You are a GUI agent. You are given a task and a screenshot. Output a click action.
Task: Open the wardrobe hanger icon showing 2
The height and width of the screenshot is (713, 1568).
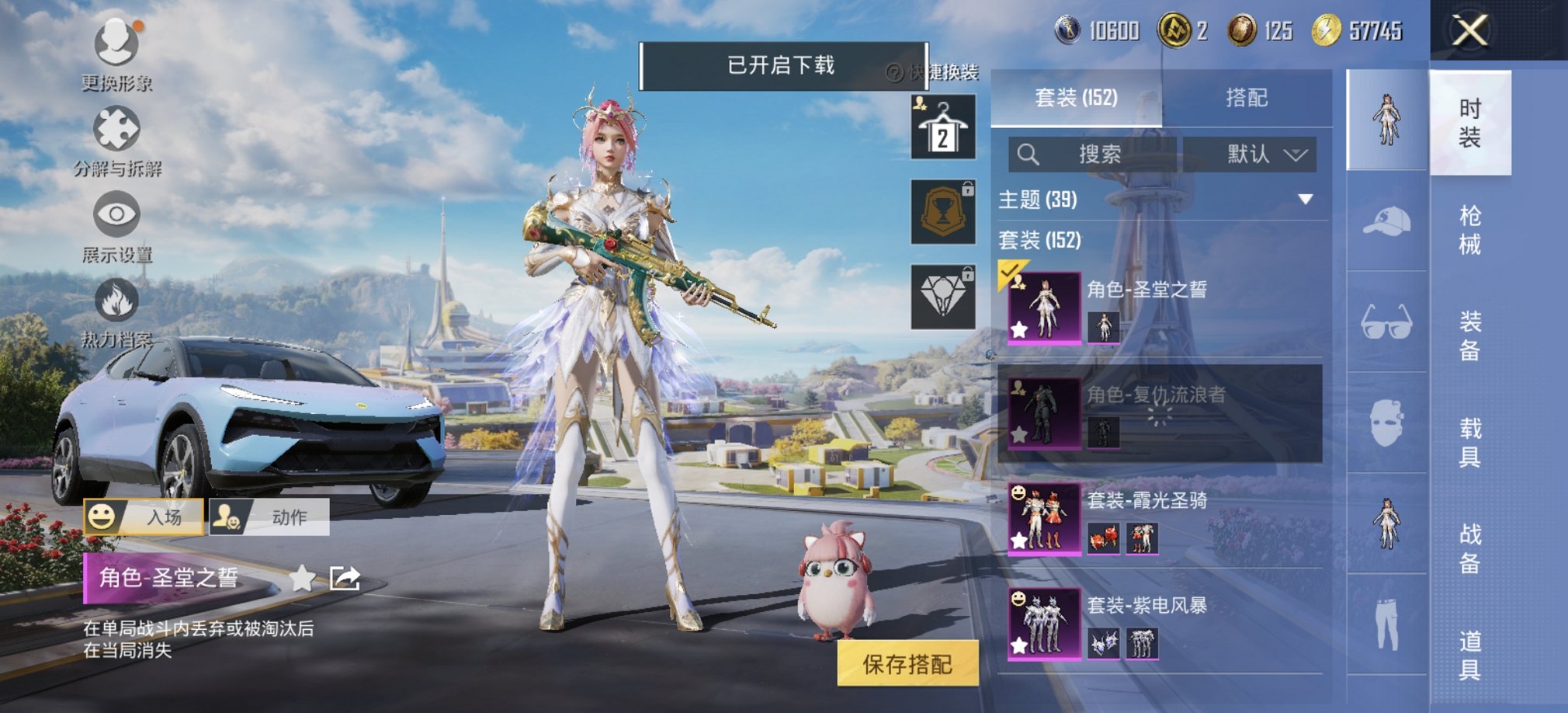[942, 127]
